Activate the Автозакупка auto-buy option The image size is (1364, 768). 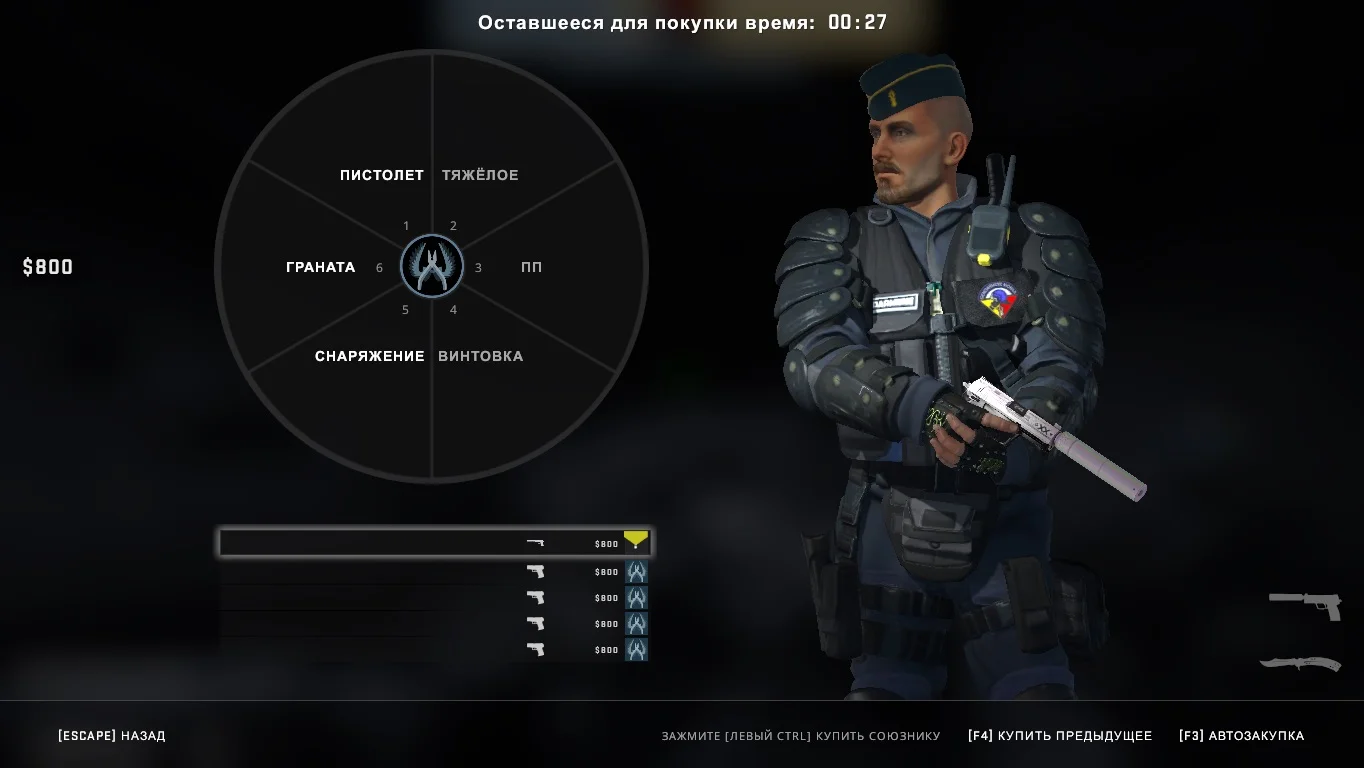1241,736
